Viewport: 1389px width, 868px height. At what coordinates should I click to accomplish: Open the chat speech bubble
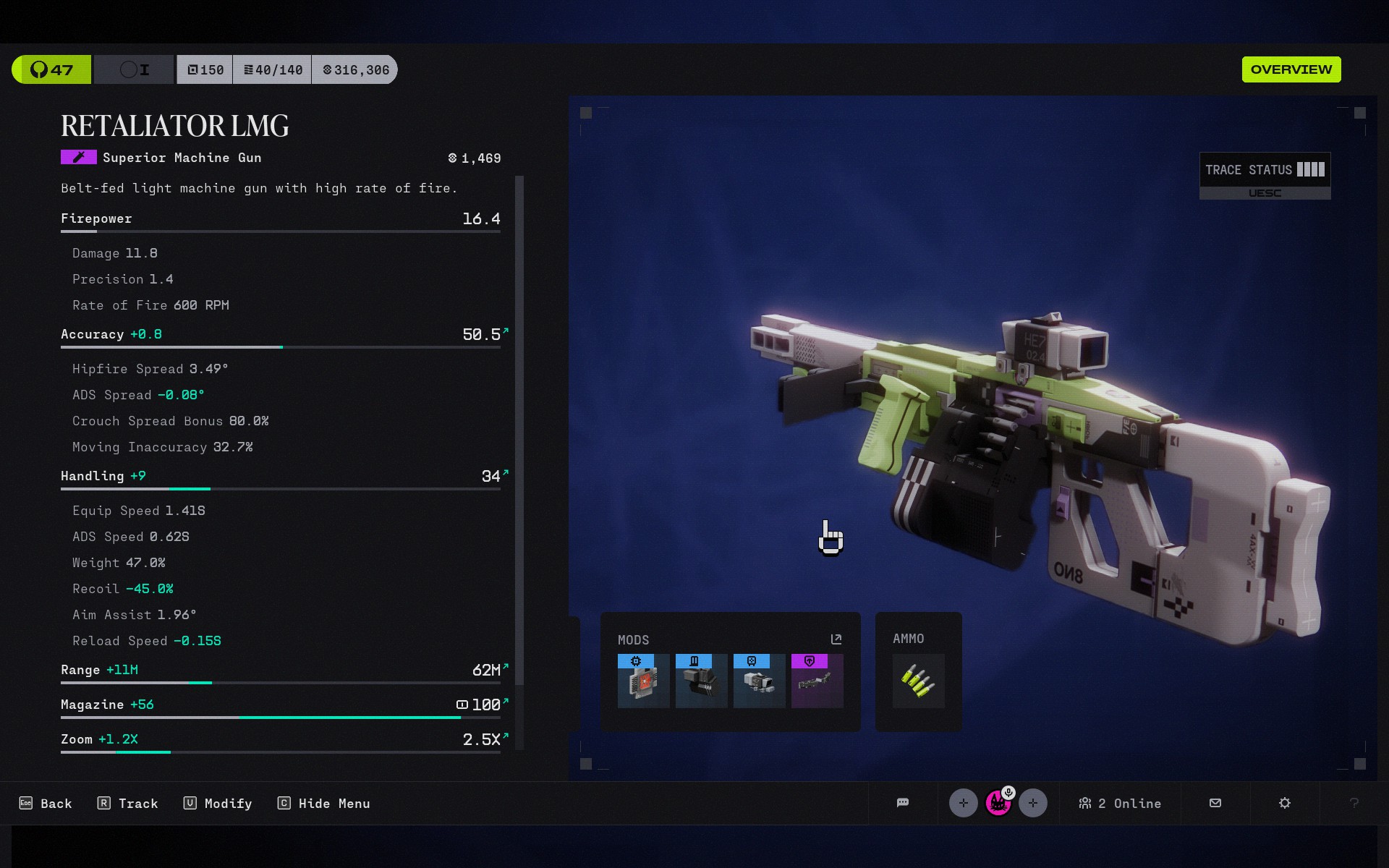903,803
